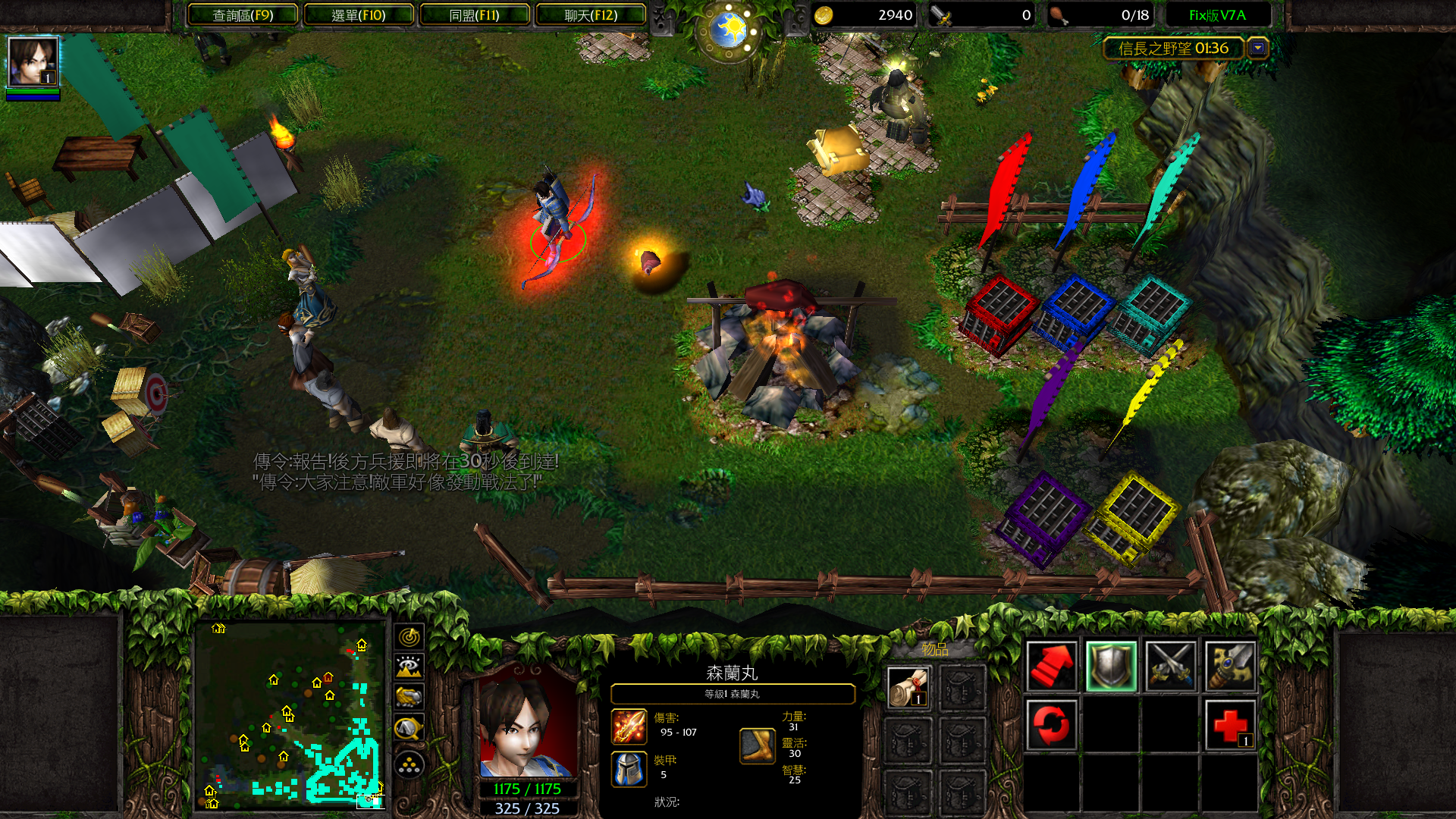
Task: Toggle ally color handshake button
Action: tap(409, 698)
